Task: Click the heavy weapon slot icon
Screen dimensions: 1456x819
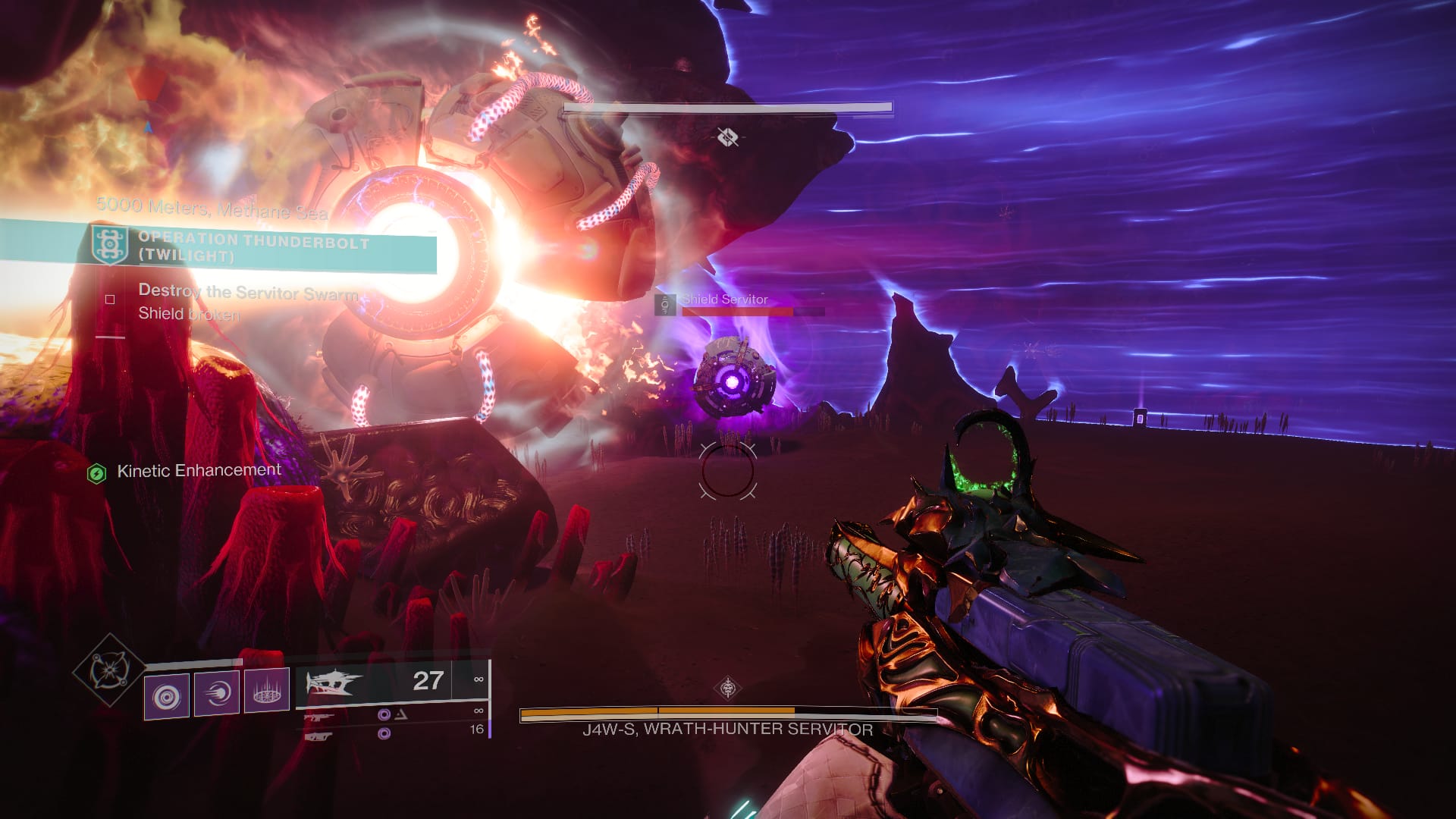Action: (x=319, y=736)
